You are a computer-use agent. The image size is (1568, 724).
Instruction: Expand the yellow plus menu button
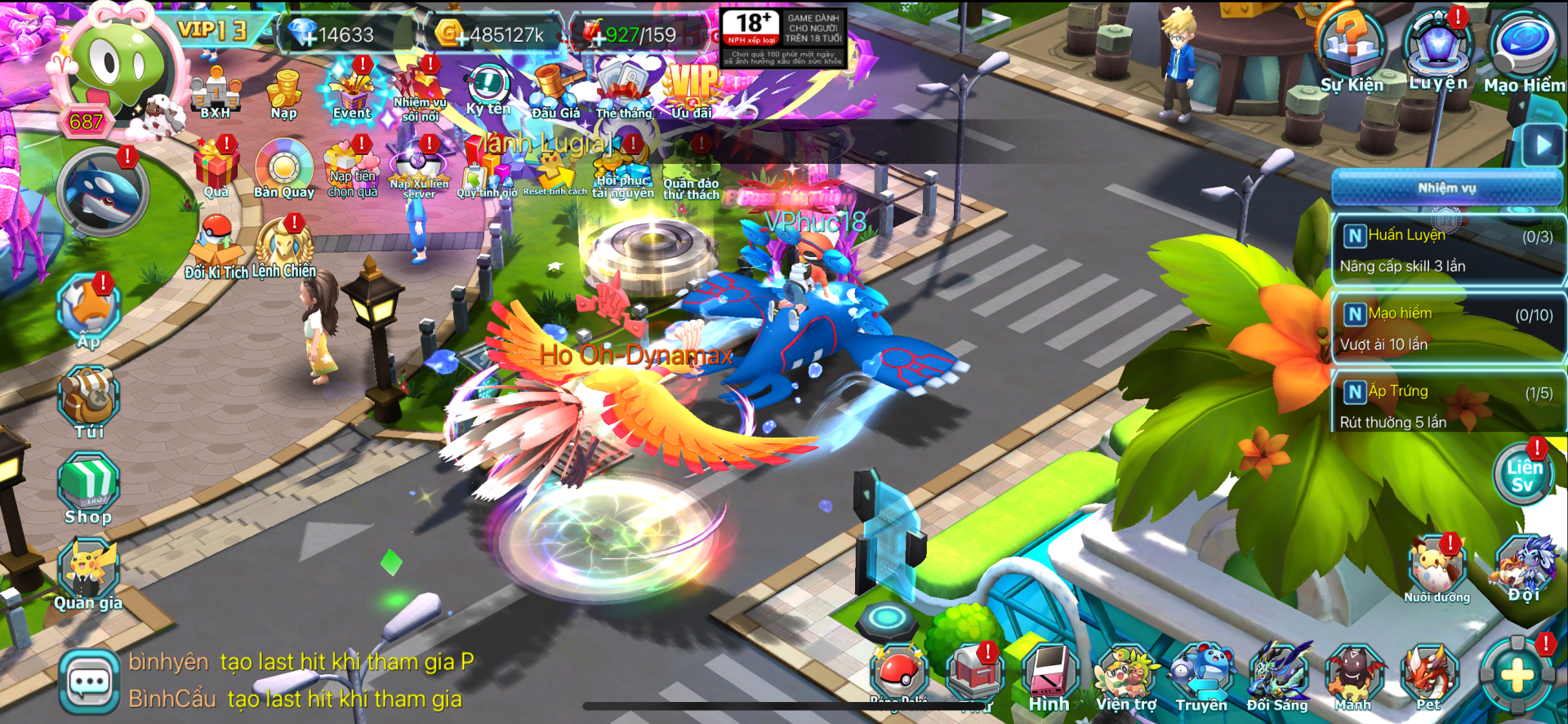[1517, 676]
